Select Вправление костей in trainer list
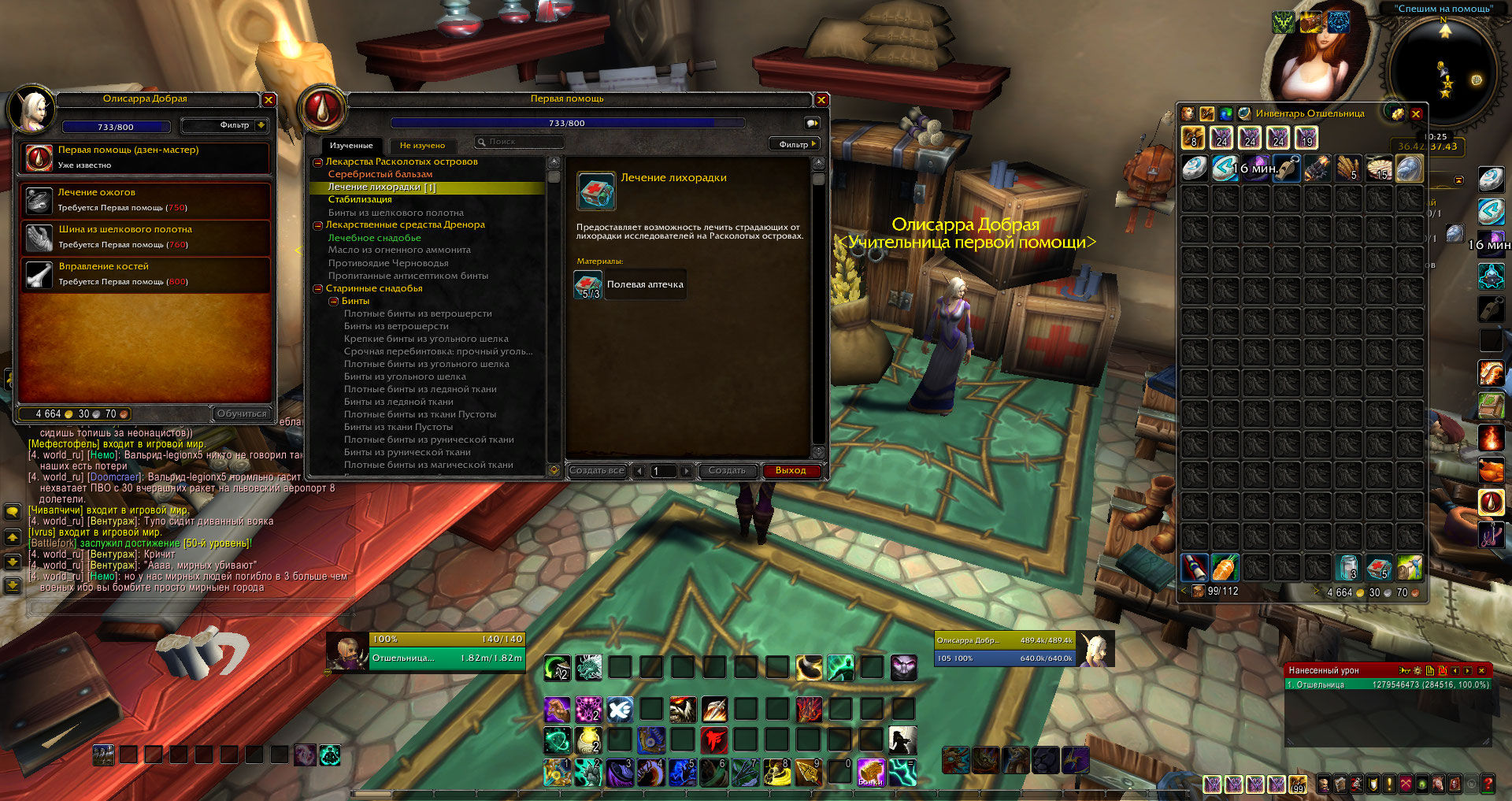The image size is (1512, 801). (146, 274)
